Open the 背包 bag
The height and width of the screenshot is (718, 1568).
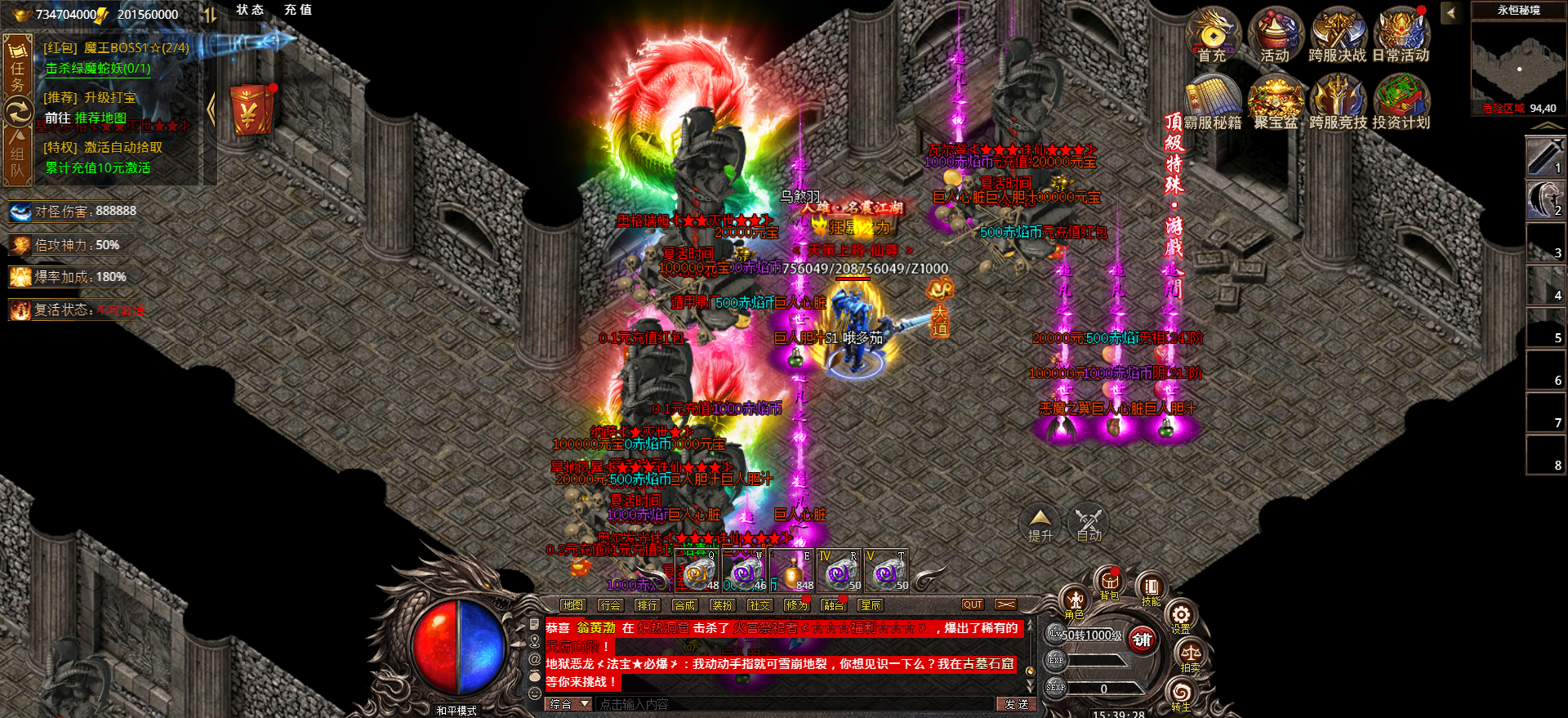coord(1109,583)
